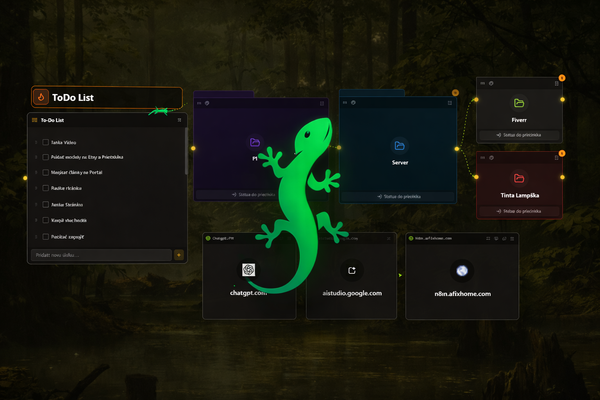
Task: Open the n8n.afixhome.com shortcut
Action: [x=461, y=270]
